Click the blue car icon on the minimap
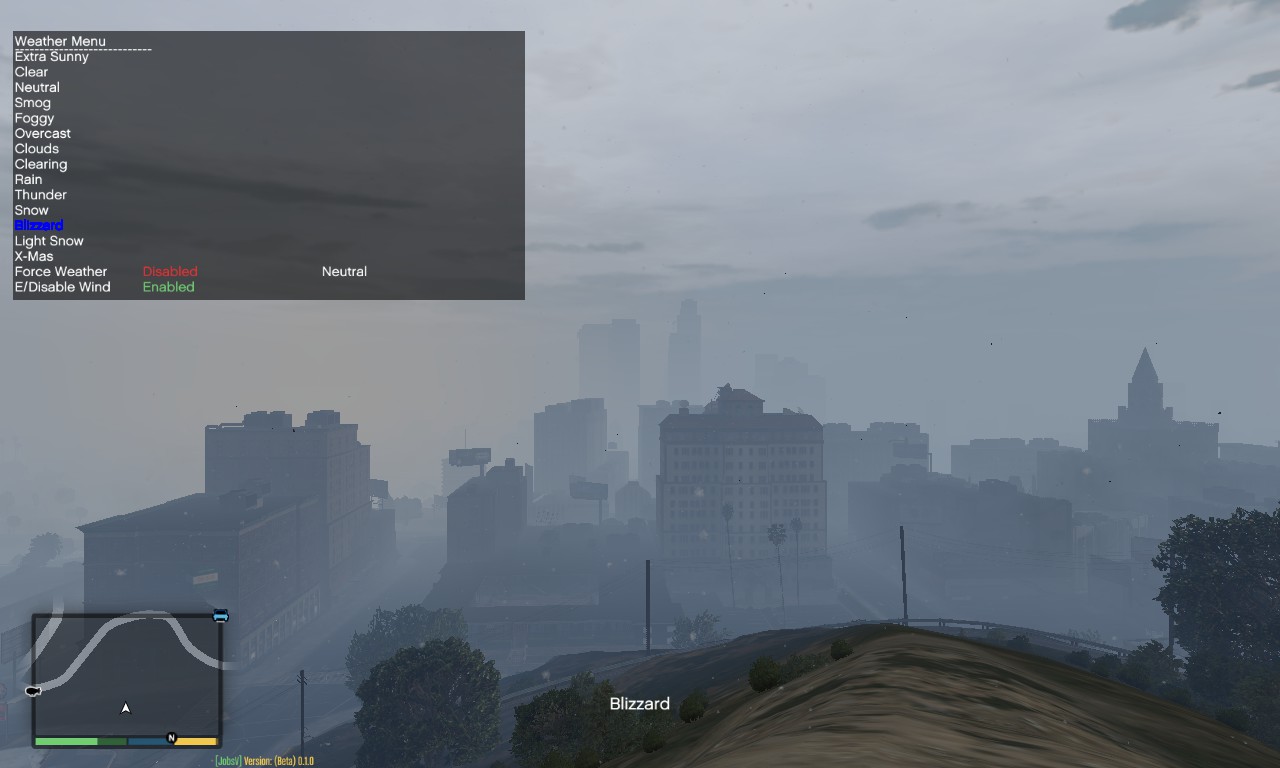 click(x=220, y=615)
